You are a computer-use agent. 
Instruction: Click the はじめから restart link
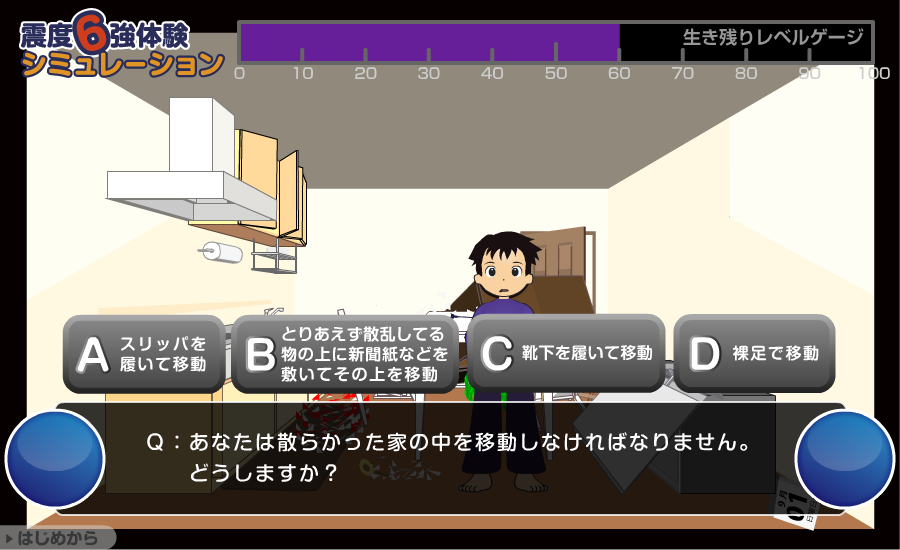58,539
